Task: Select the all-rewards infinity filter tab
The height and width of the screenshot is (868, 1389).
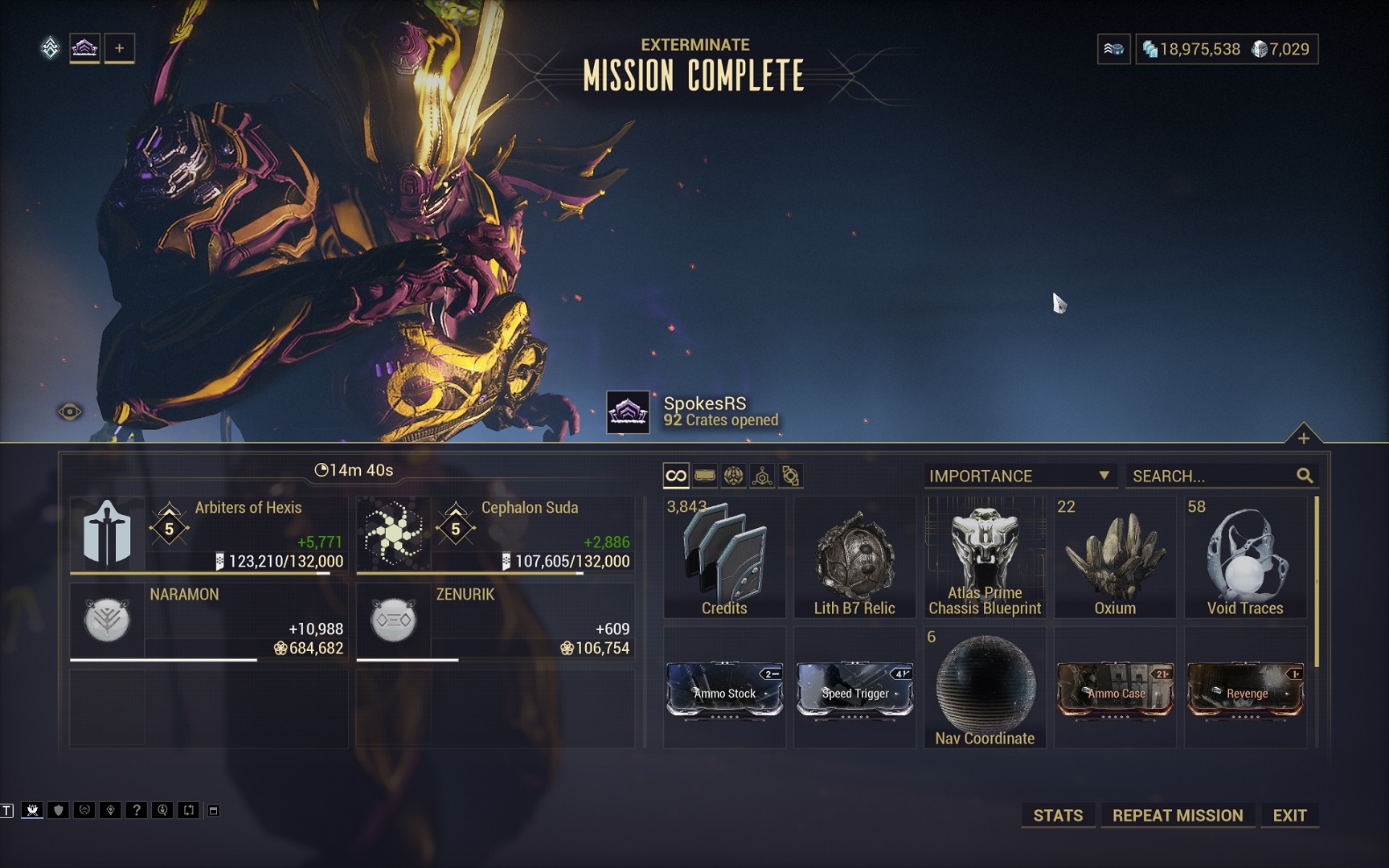Action: point(676,476)
